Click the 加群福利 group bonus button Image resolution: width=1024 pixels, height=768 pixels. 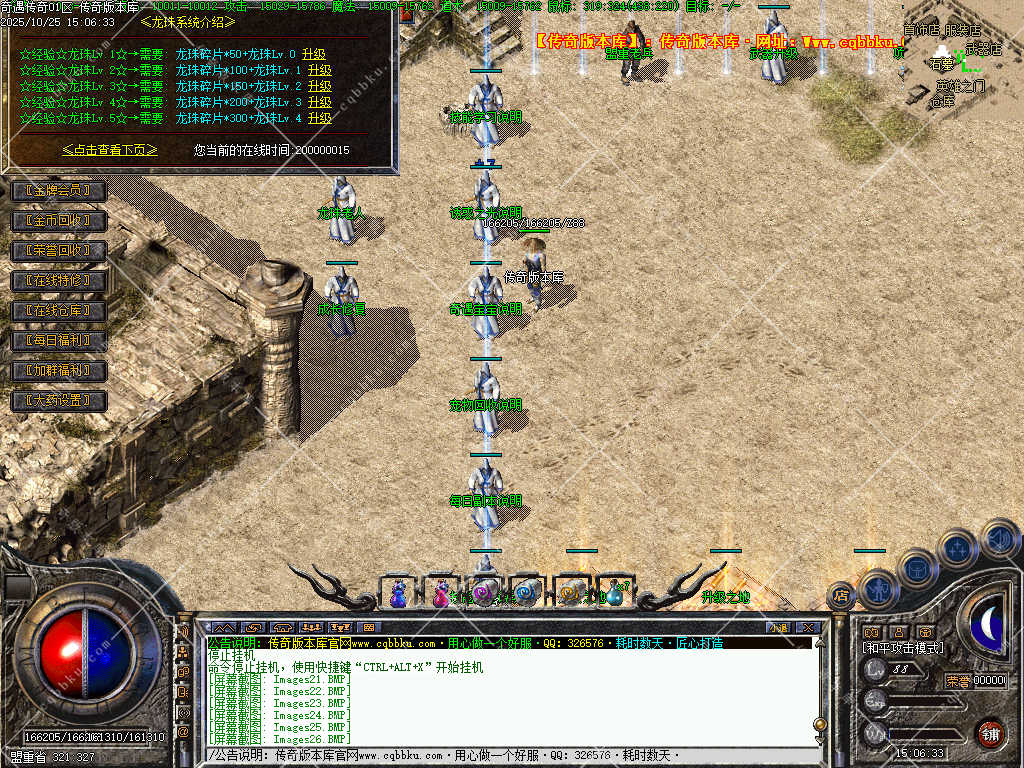click(58, 371)
